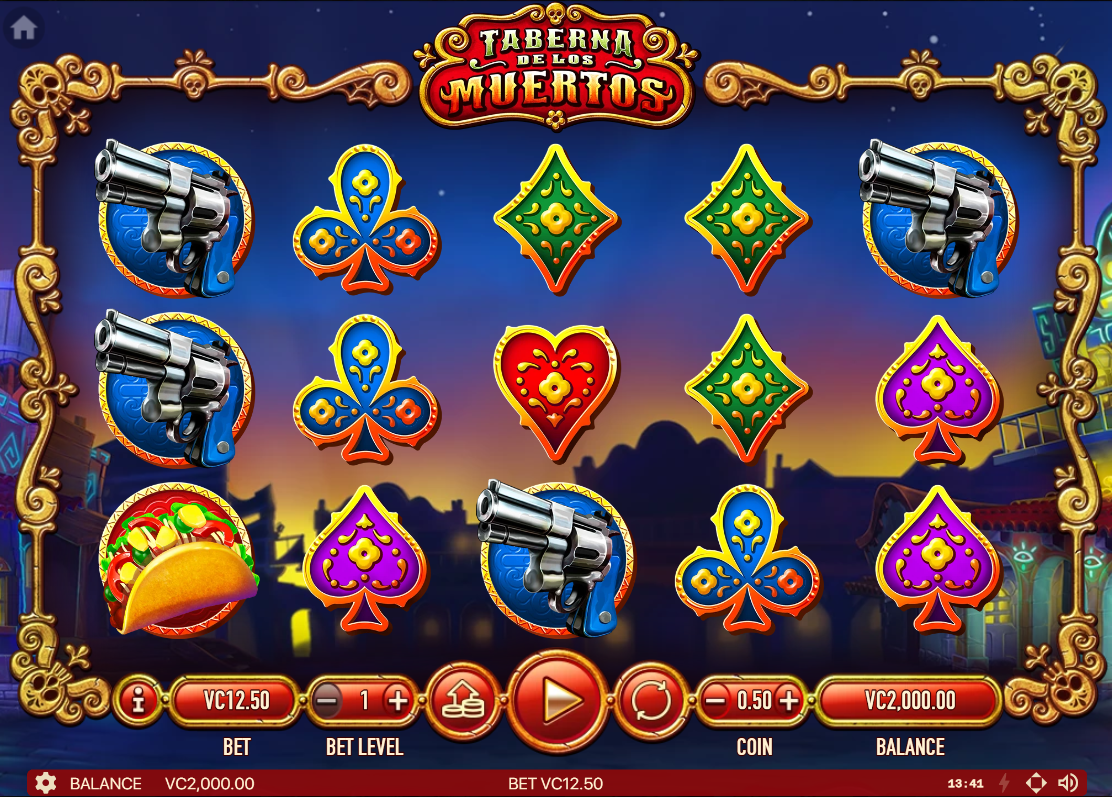Lower the coin value
The height and width of the screenshot is (797, 1112).
[x=715, y=700]
